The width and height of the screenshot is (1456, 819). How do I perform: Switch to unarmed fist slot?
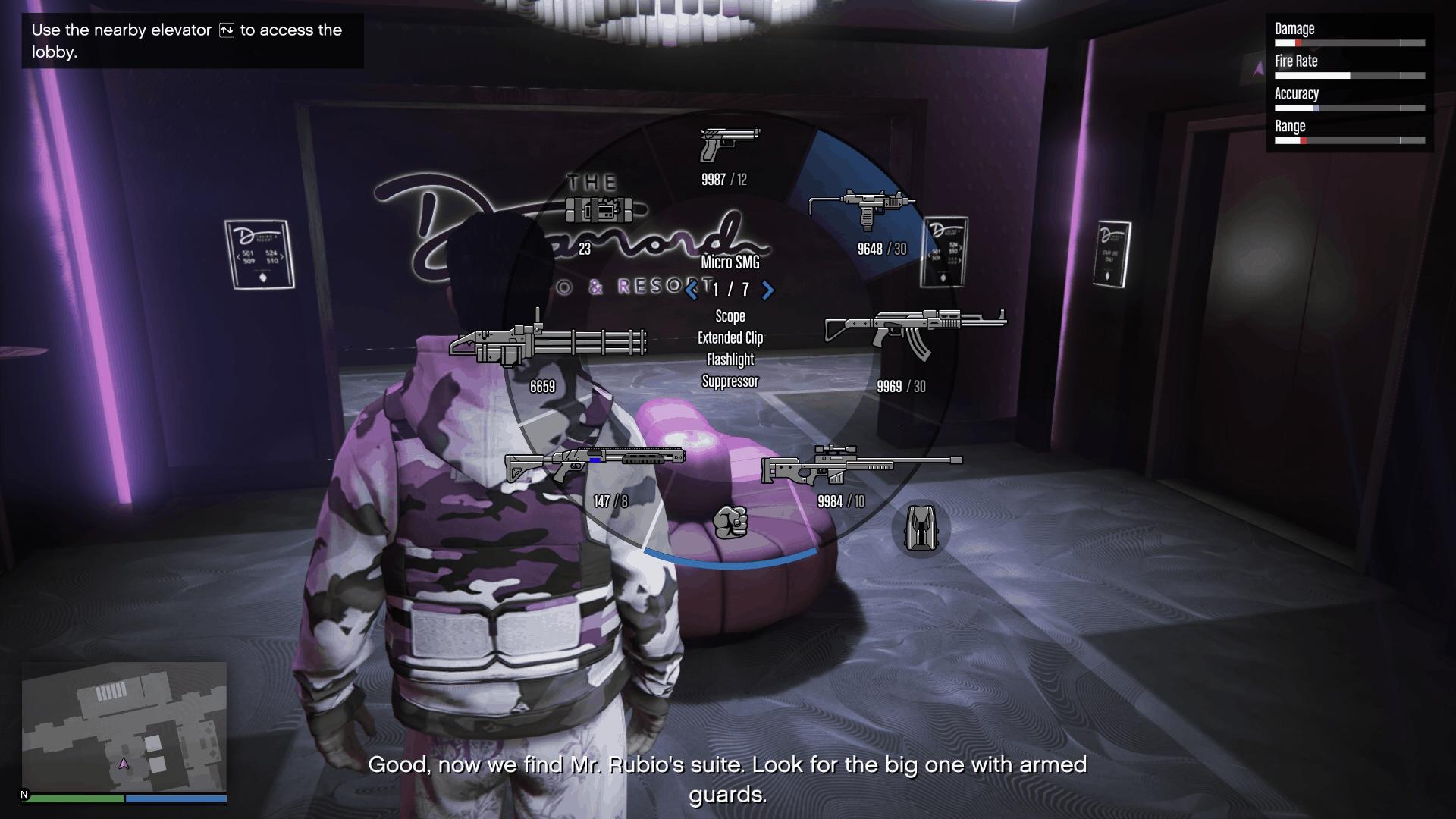coord(730,522)
